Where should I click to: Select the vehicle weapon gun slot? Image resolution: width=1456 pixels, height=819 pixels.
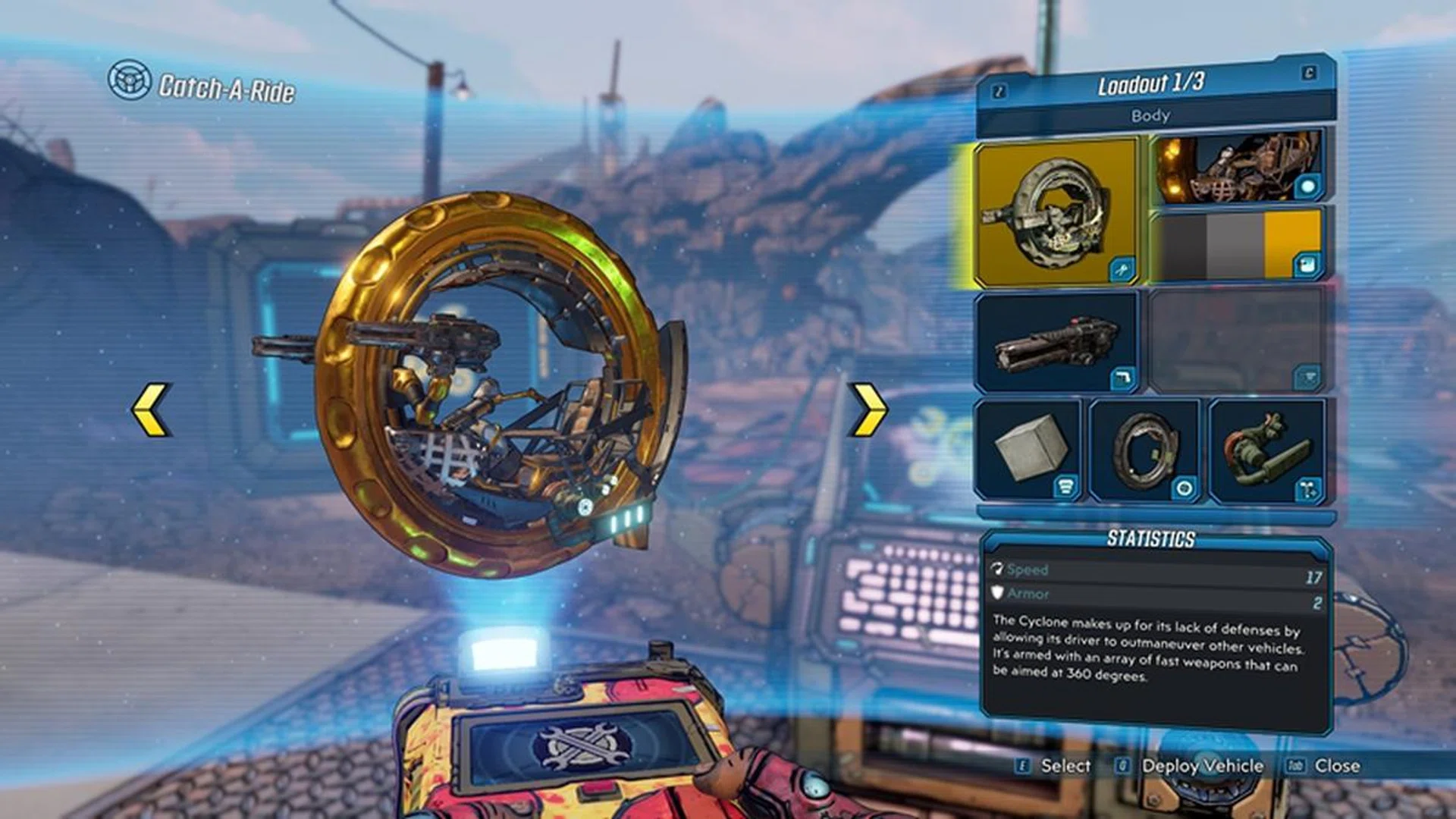(1056, 342)
